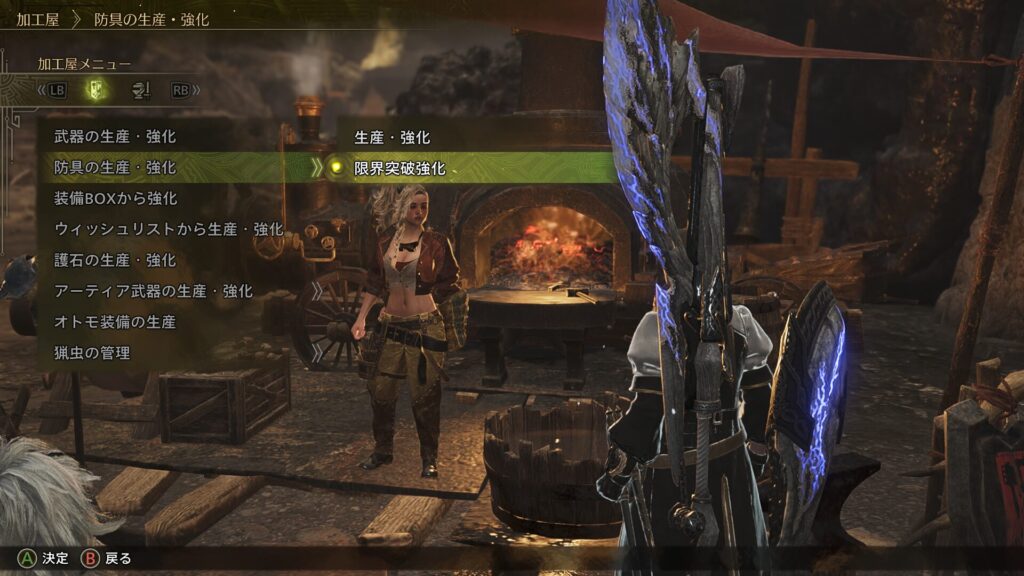Open 猟虫の管理 menu entry
Viewport: 1024px width, 576px height.
92,353
